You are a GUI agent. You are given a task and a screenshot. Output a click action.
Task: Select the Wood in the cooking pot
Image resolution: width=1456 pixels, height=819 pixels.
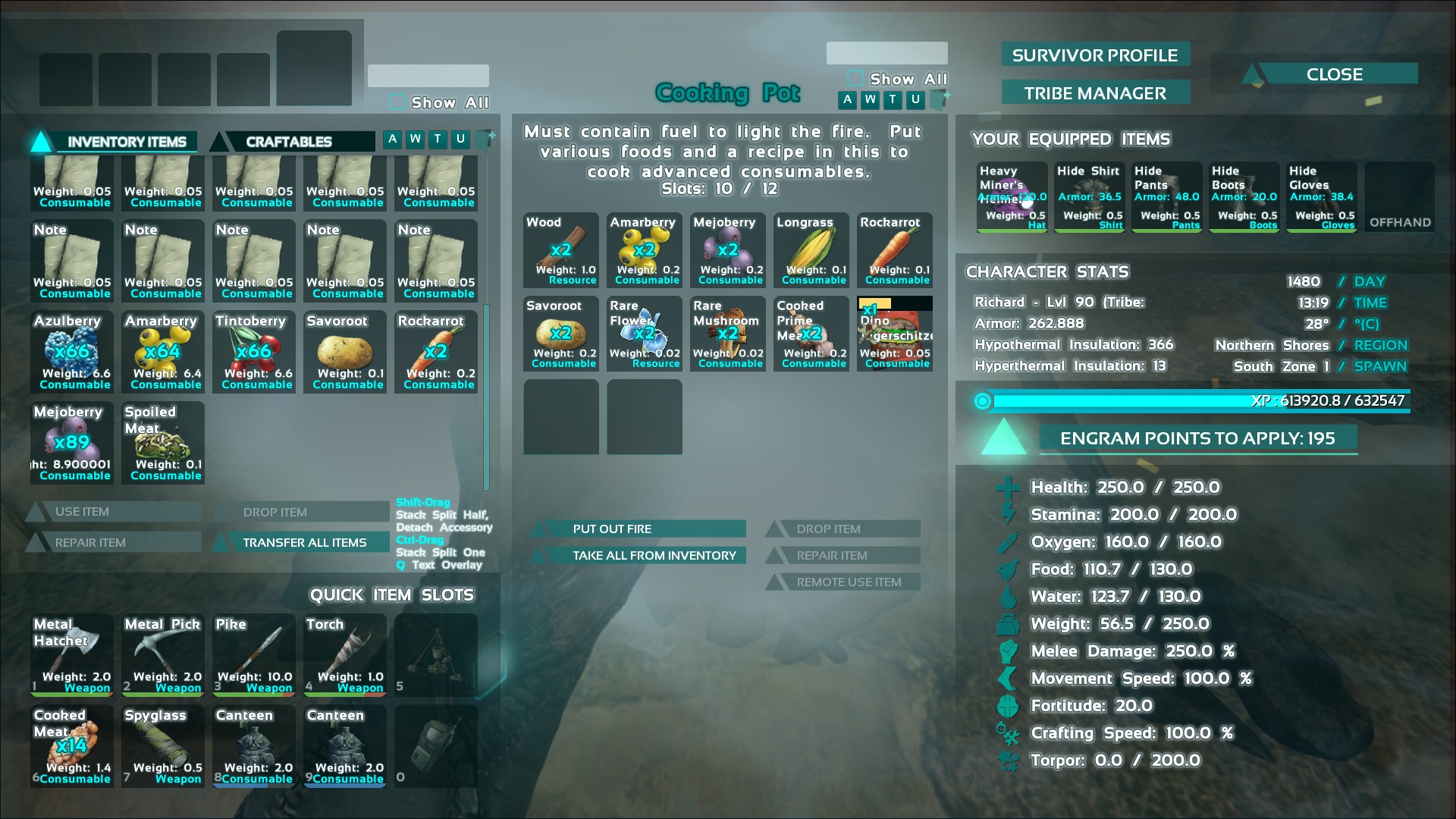(561, 250)
